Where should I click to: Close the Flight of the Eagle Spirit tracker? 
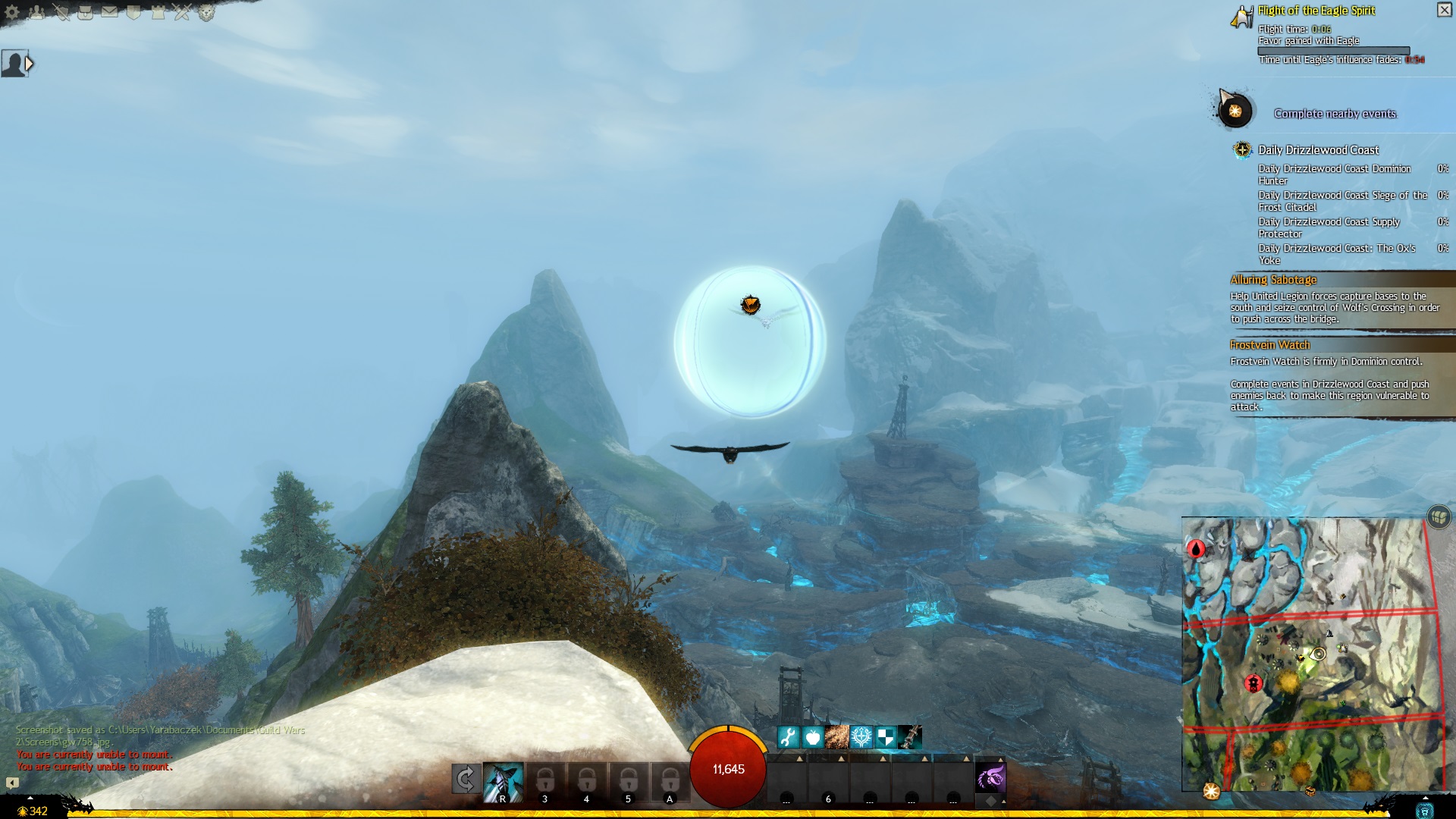pos(1444,10)
